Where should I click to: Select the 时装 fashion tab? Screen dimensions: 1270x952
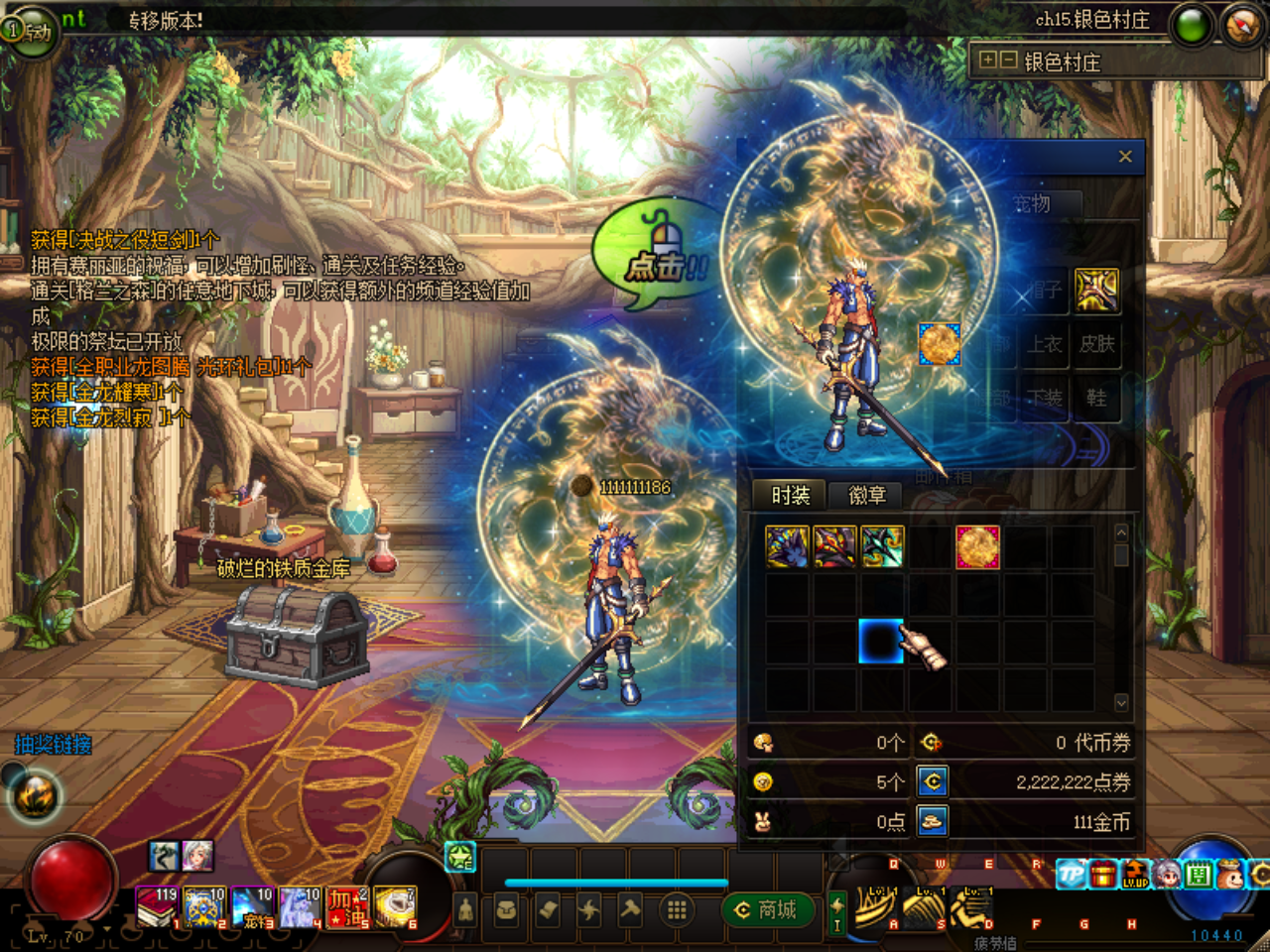pos(790,496)
